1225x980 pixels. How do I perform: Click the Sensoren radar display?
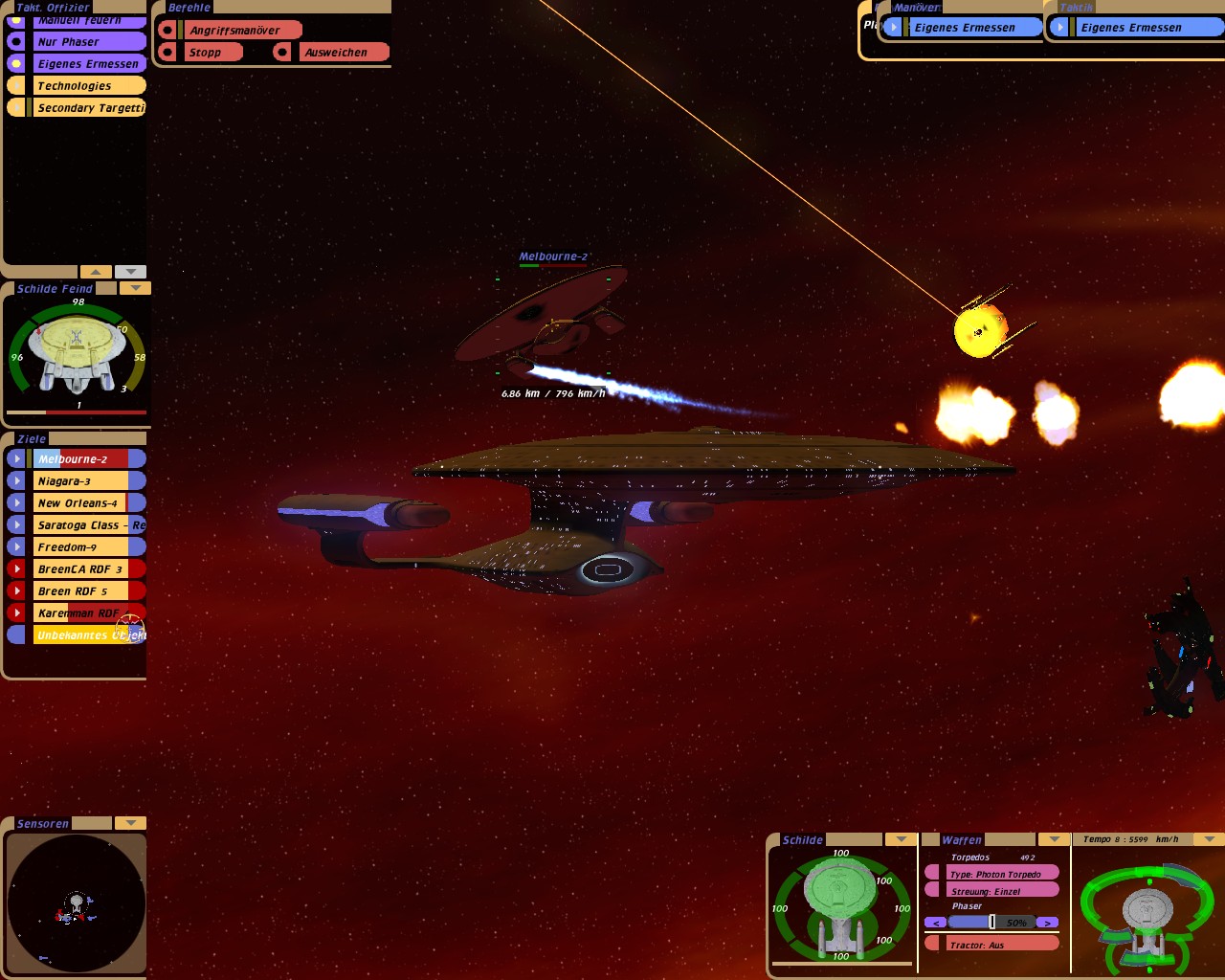click(76, 902)
